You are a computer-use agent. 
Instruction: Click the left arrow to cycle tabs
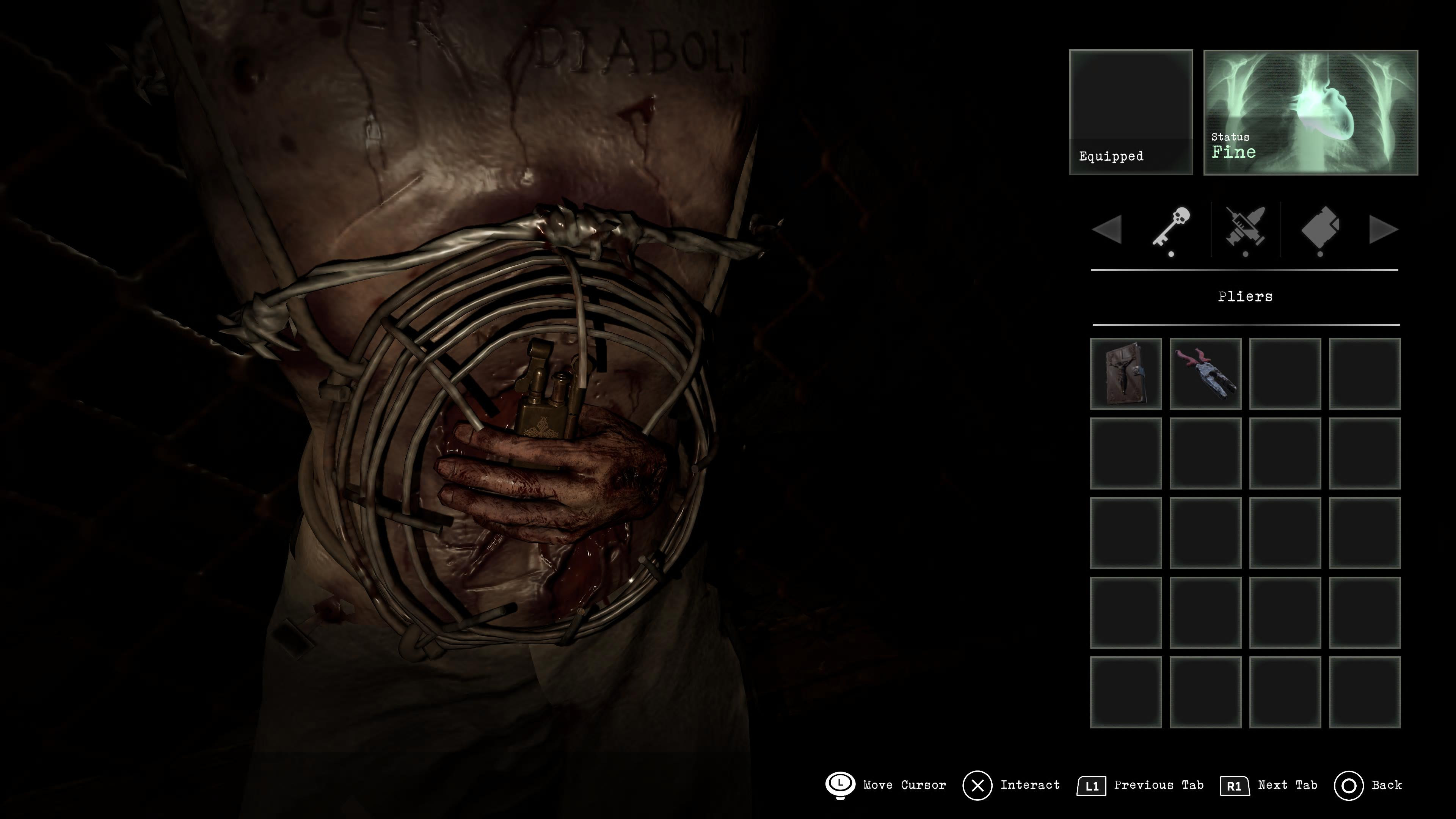1107,230
